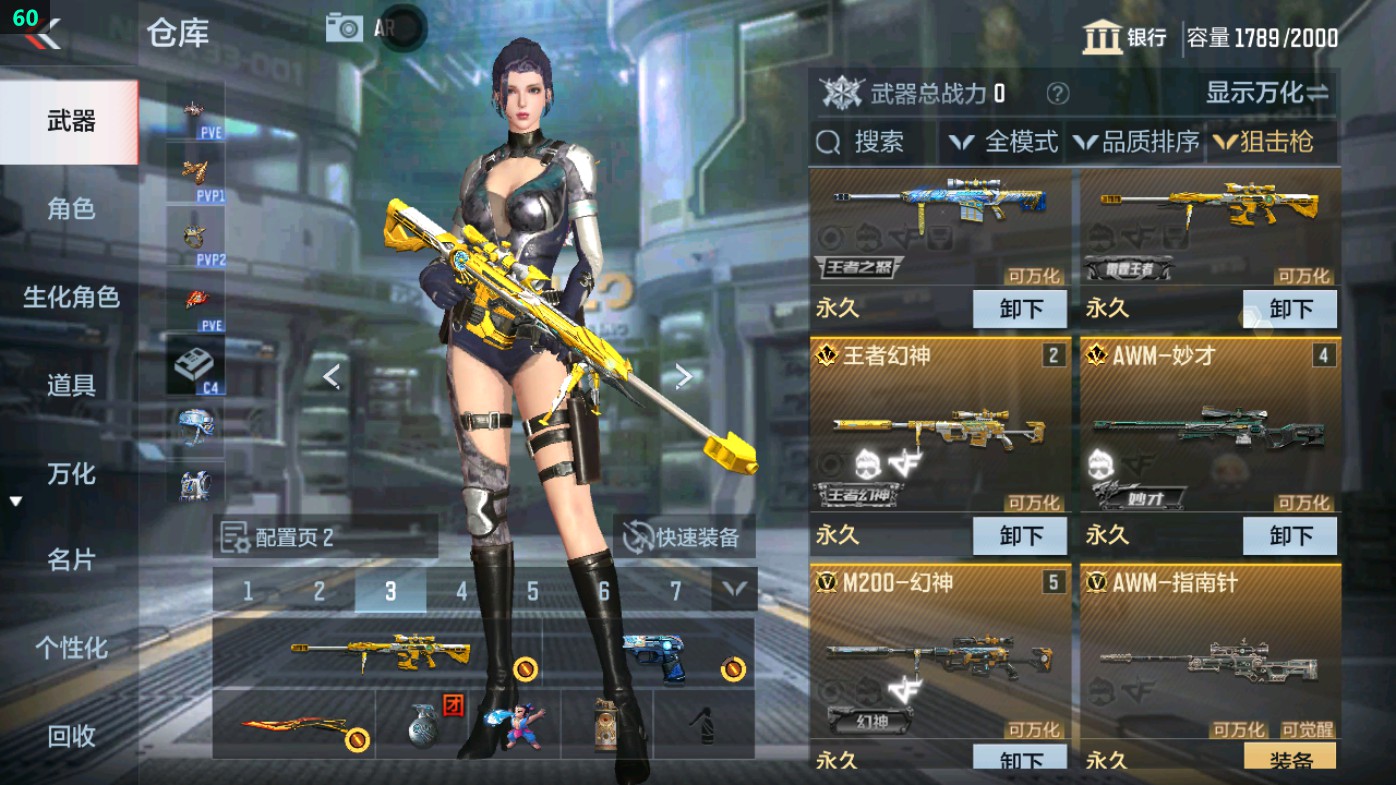Select the C4 equipment slot icon
This screenshot has height=785, width=1396.
(196, 363)
